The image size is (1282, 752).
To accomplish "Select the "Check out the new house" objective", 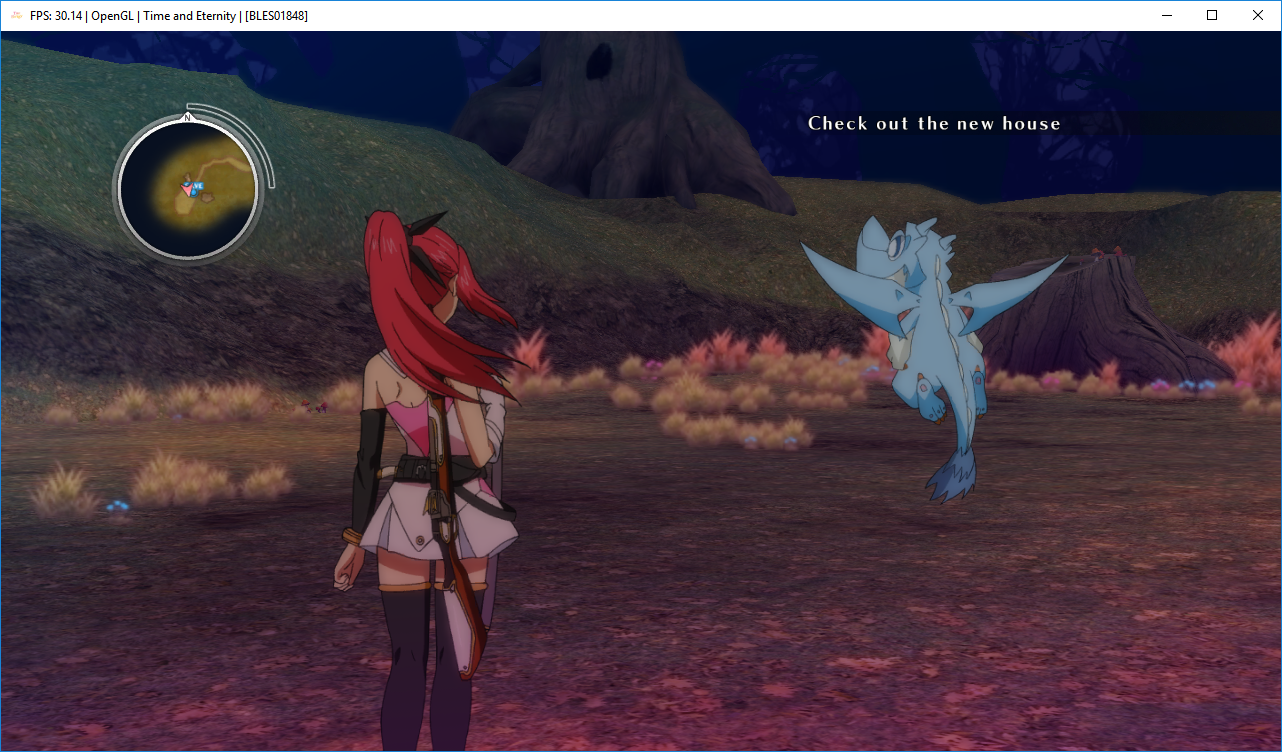I will coord(934,124).
